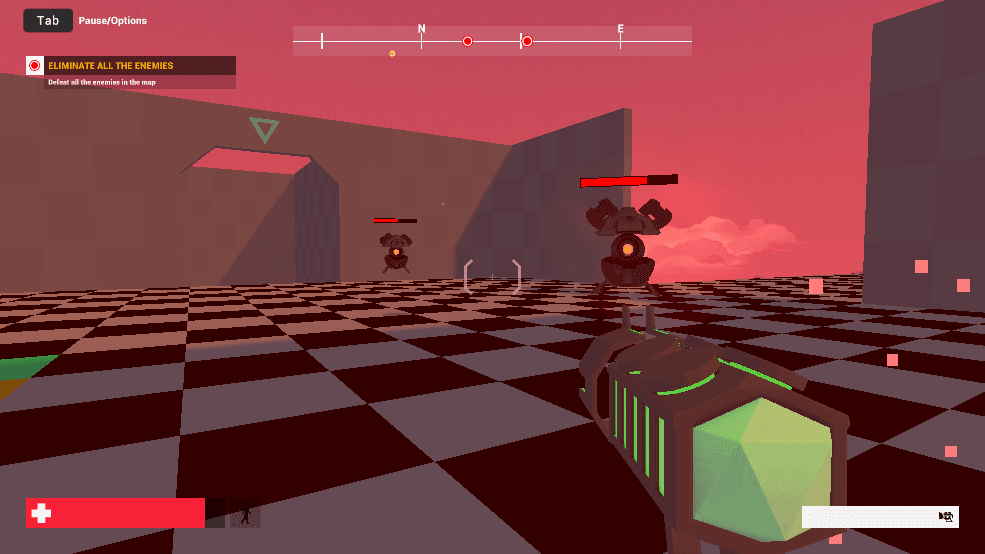Select the weapon icon on the ammo bar

coord(945,517)
